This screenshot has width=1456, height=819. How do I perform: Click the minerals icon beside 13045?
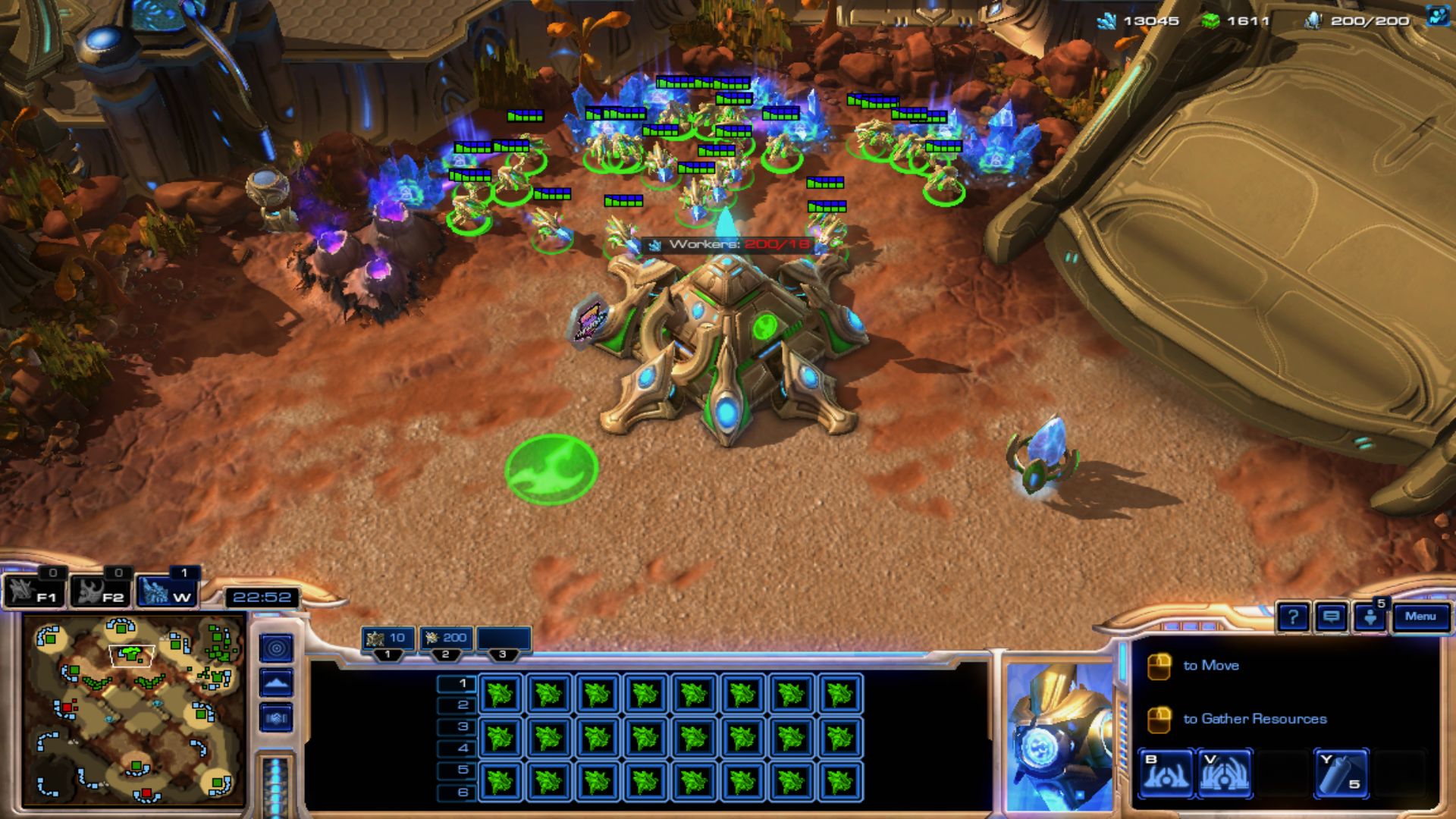coord(1106,21)
